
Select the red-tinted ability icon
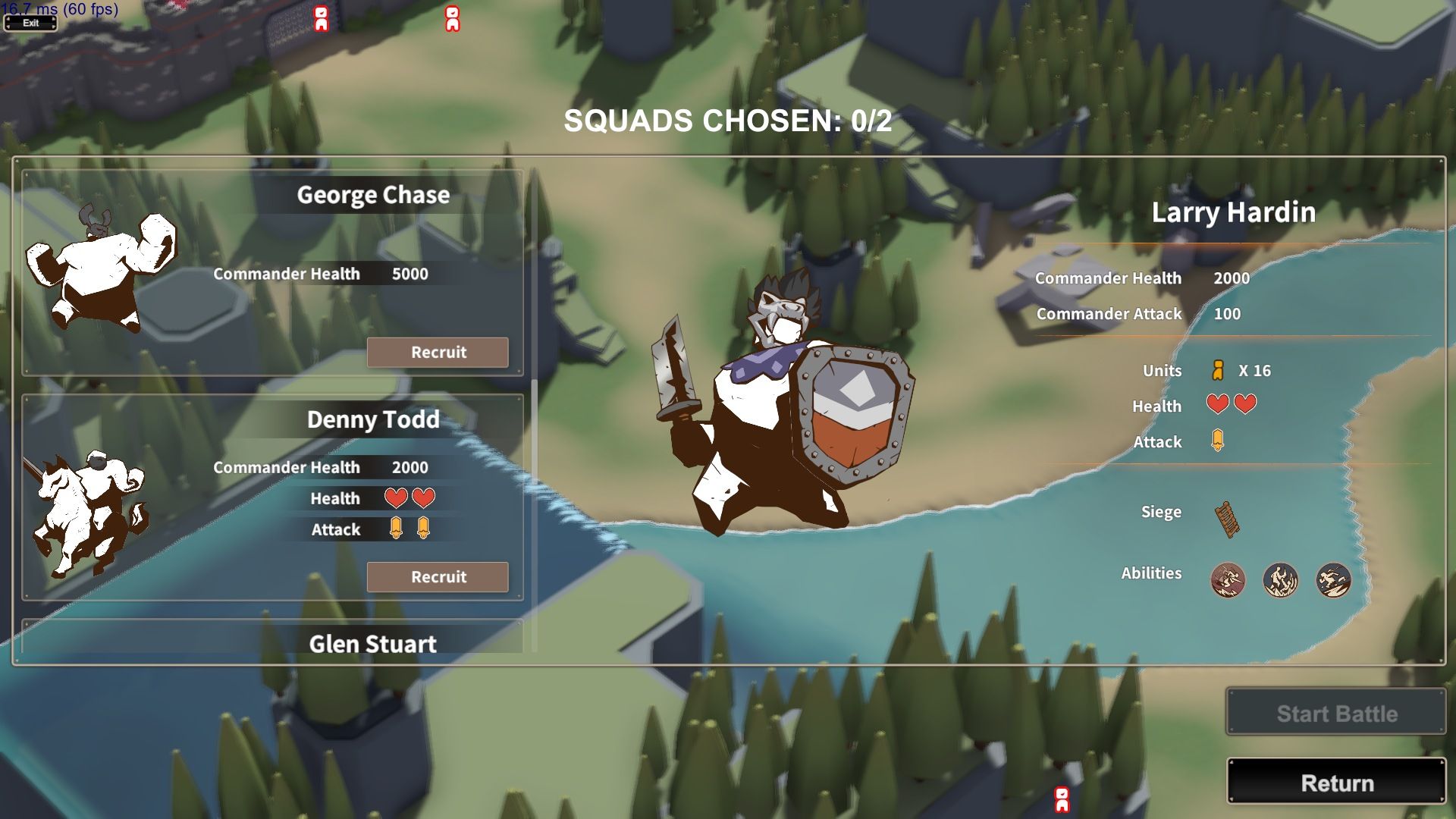tap(1227, 580)
